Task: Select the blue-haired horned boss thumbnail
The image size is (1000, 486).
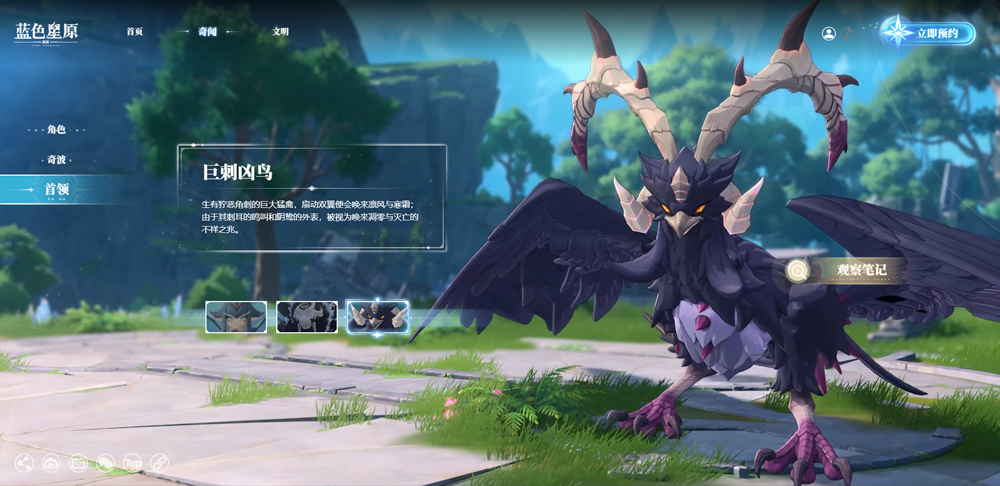Action: pos(236,317)
